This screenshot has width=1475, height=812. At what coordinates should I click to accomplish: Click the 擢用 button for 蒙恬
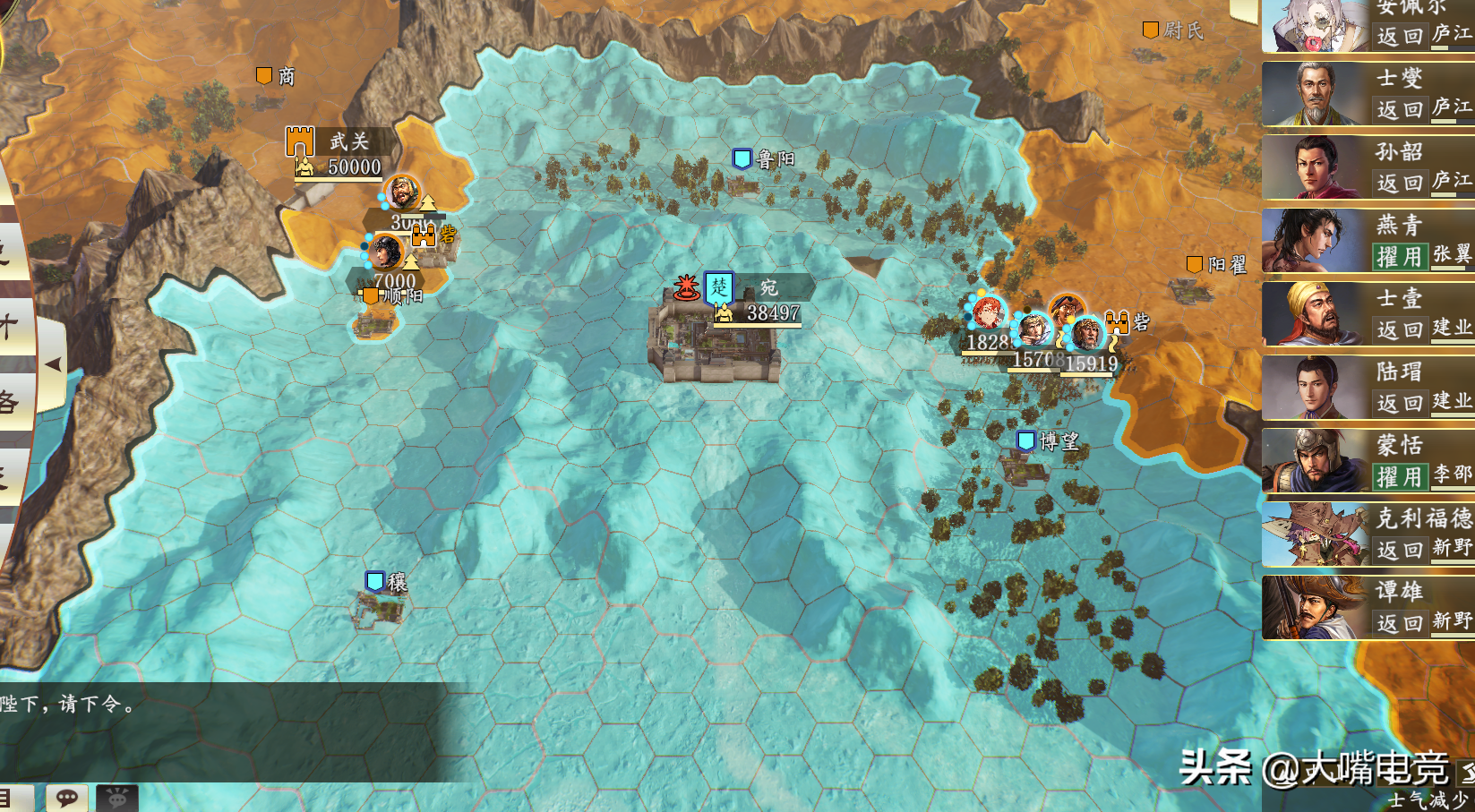coord(1399,477)
